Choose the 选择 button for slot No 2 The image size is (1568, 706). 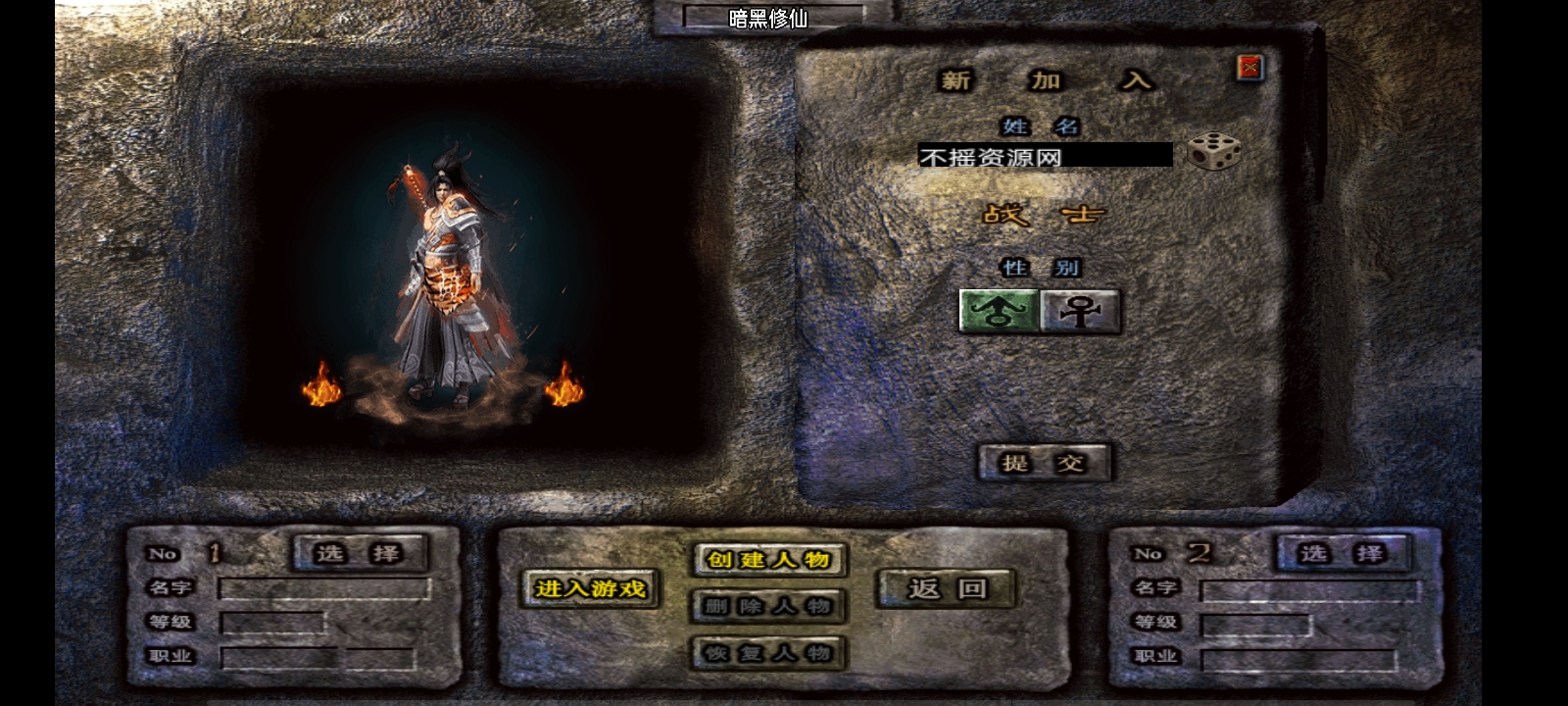pyautogui.click(x=1343, y=554)
